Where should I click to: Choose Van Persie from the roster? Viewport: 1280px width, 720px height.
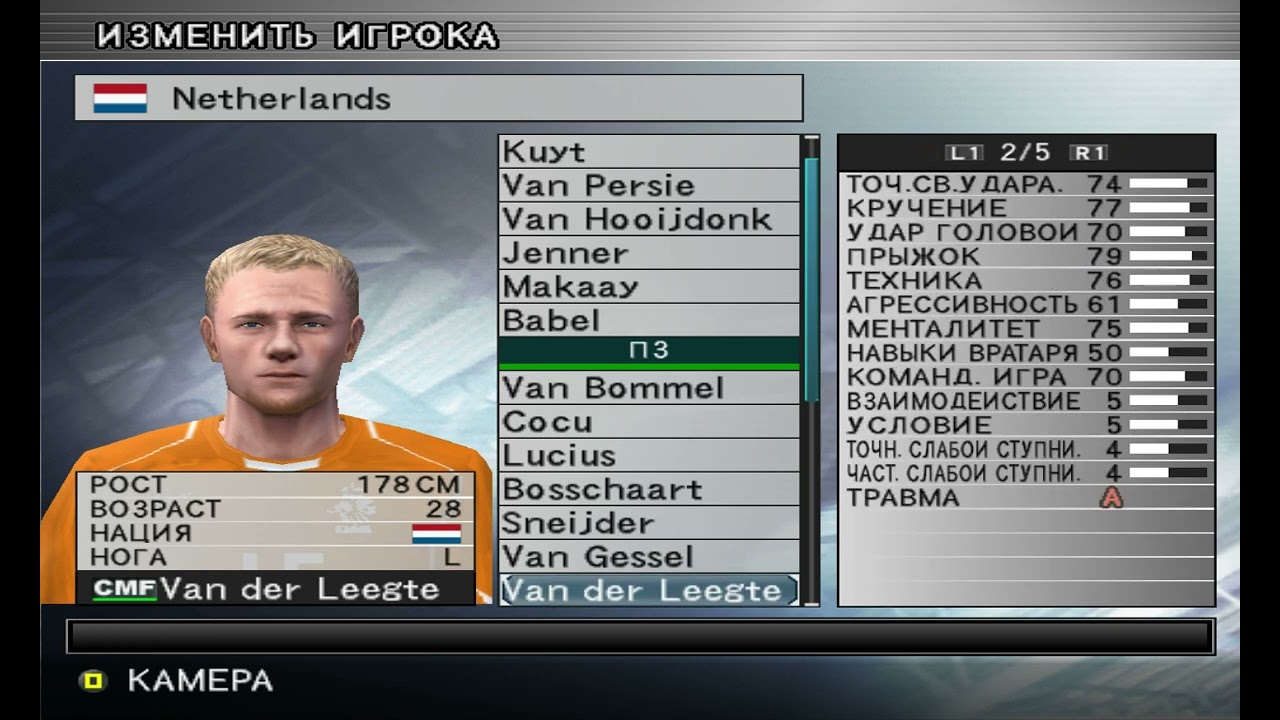click(x=648, y=186)
